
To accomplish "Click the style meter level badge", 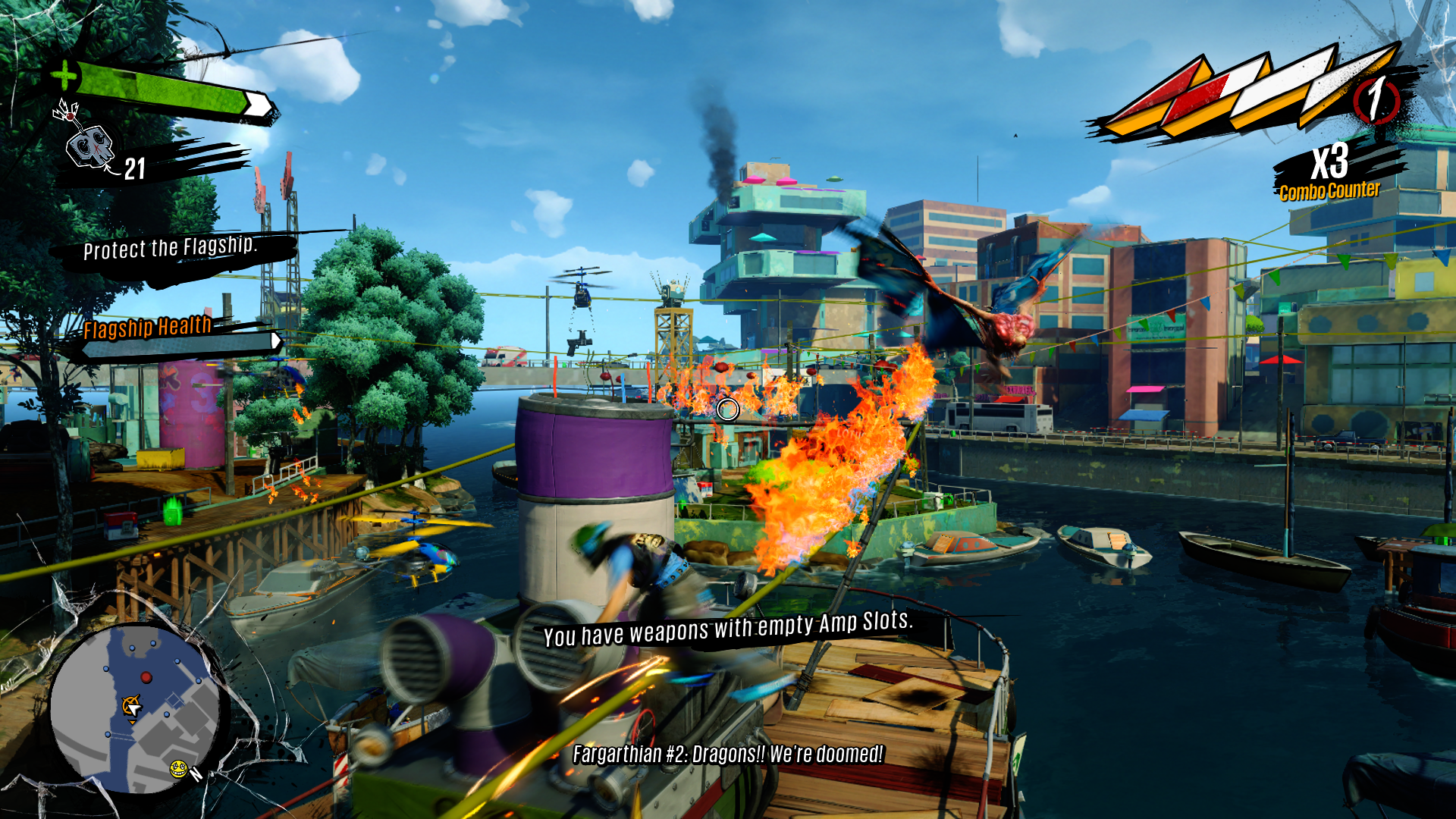I will coord(1376,99).
